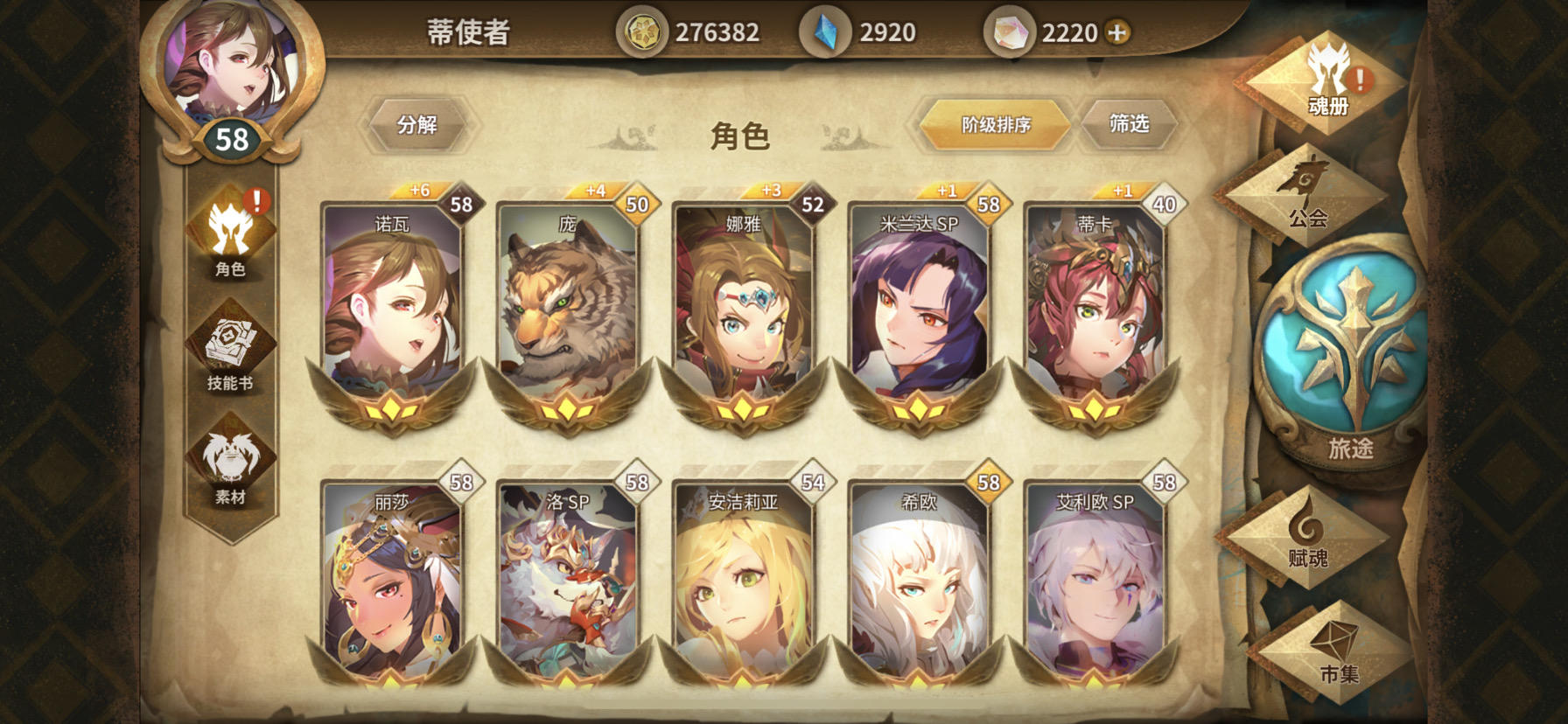Tap the crystal currency counter 2920
Screen dimensions: 1568x724
point(885,31)
